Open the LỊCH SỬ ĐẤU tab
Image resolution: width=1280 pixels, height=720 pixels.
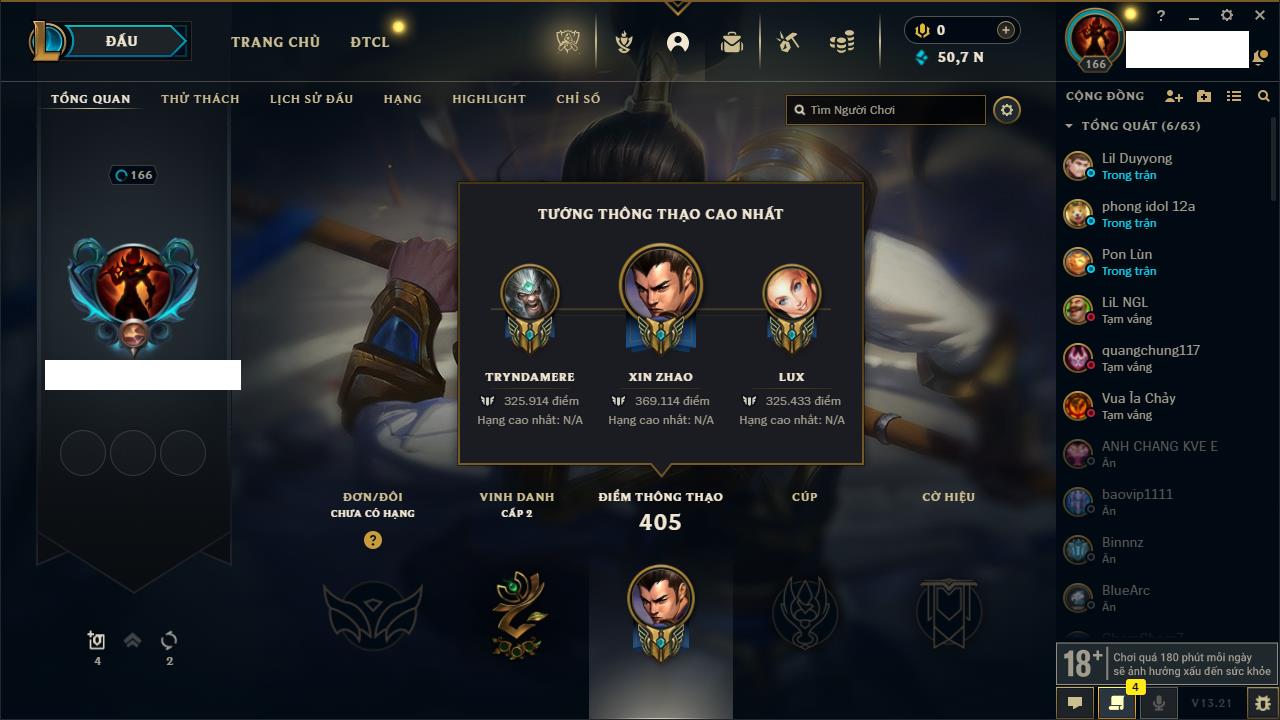pyautogui.click(x=311, y=99)
